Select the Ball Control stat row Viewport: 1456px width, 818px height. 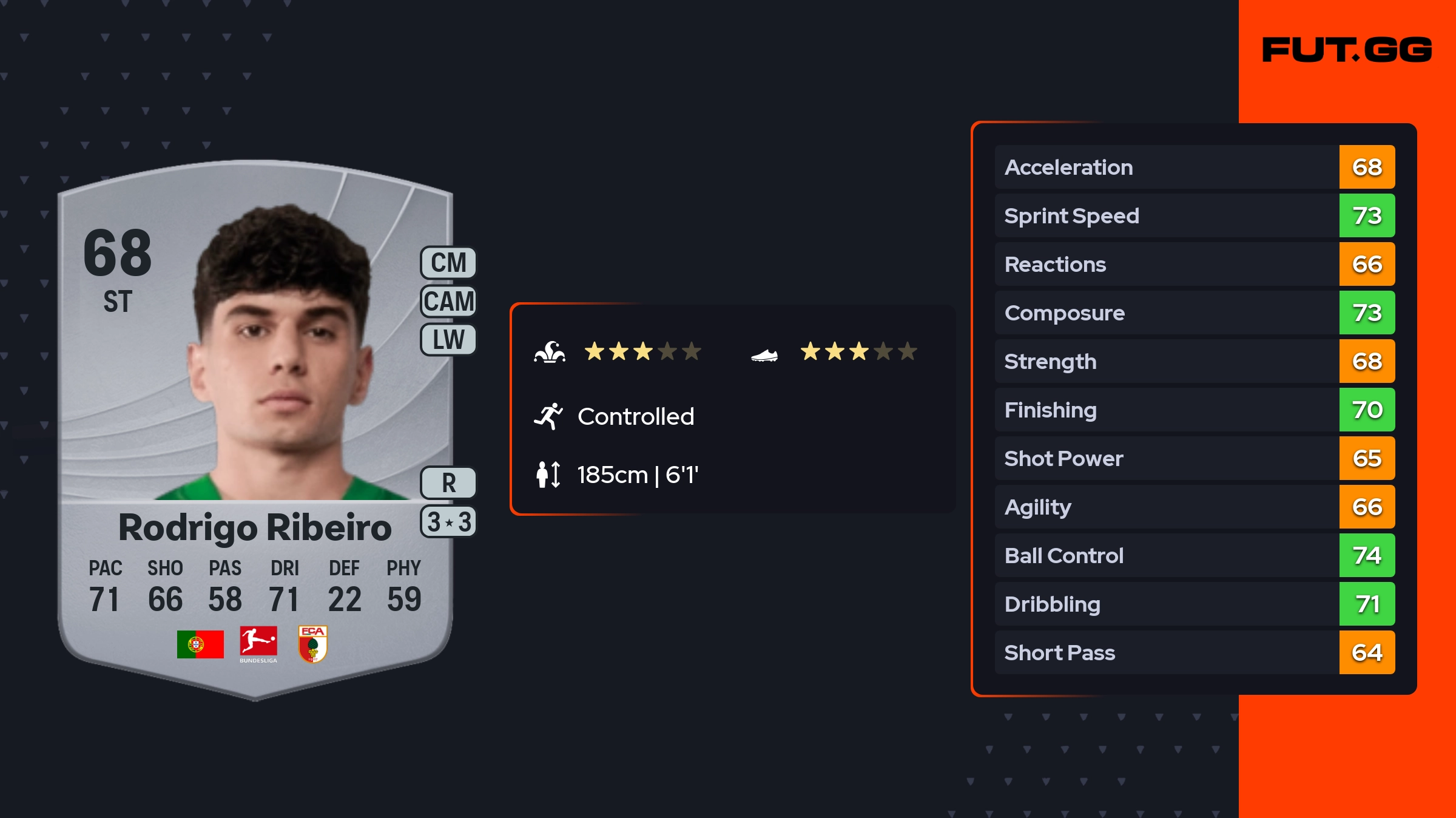point(1194,555)
